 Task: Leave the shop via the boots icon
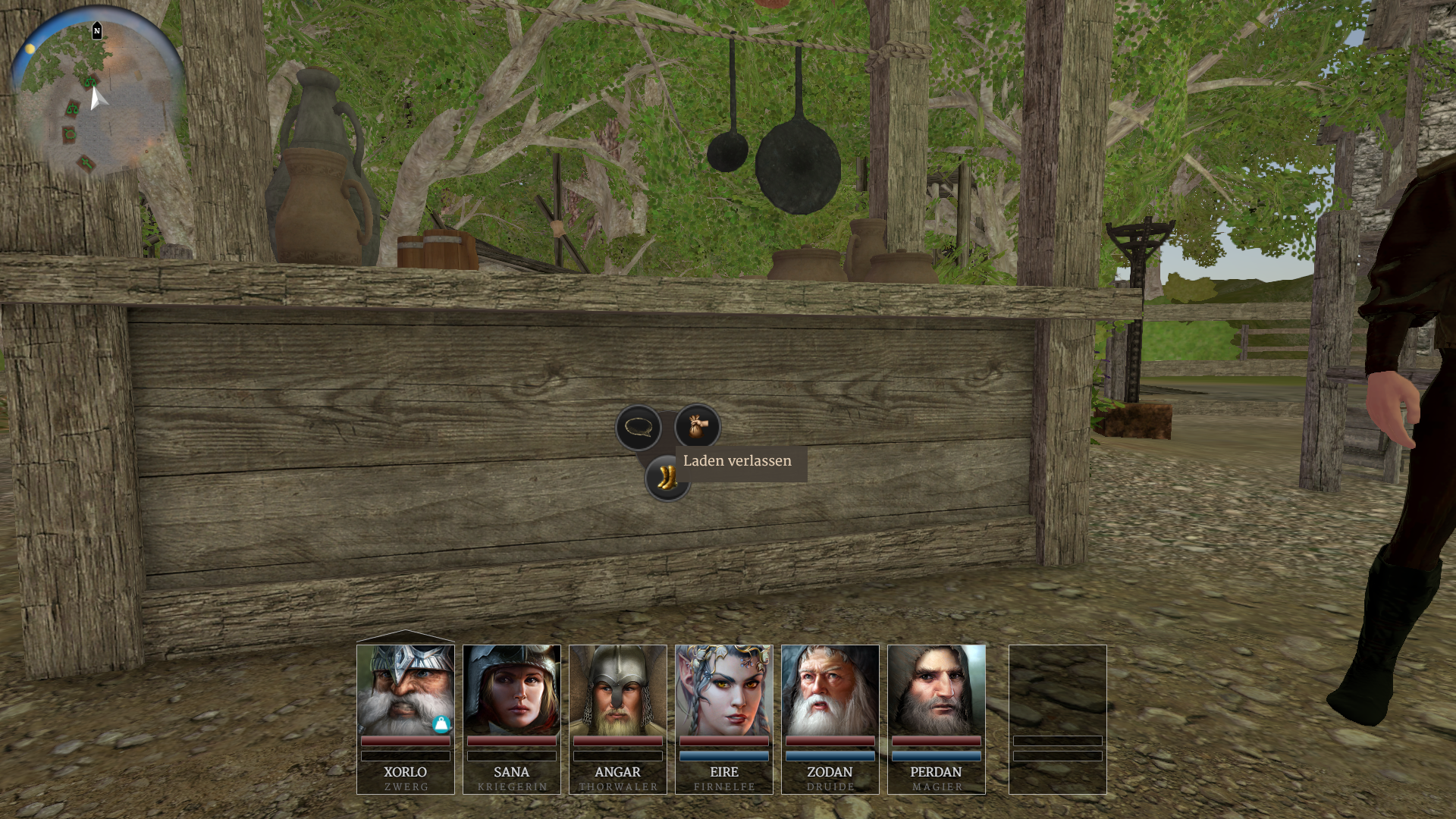pos(666,479)
